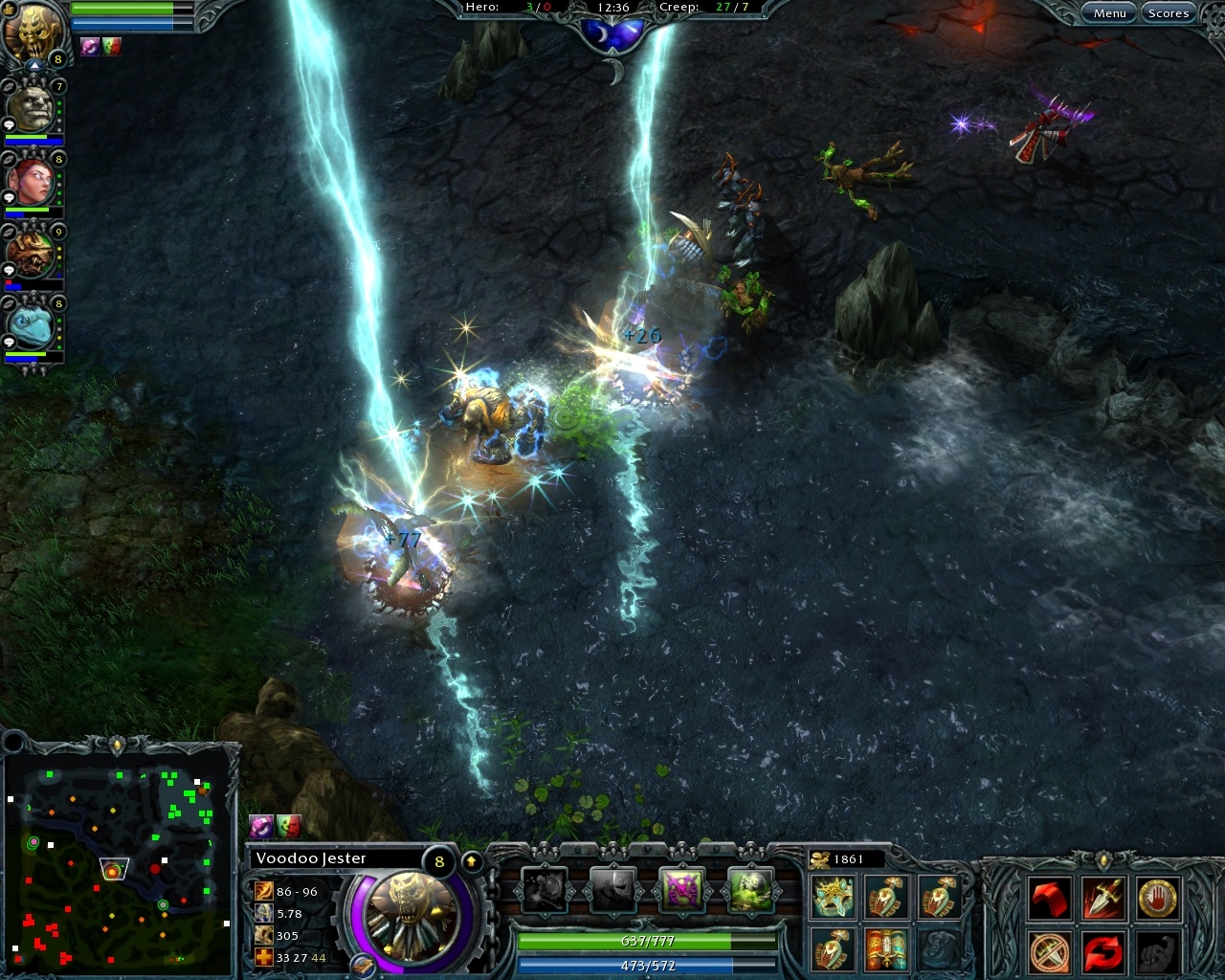Image resolution: width=1225 pixels, height=980 pixels.
Task: Use the Homecoming Stone in the inventory
Action: [886, 950]
